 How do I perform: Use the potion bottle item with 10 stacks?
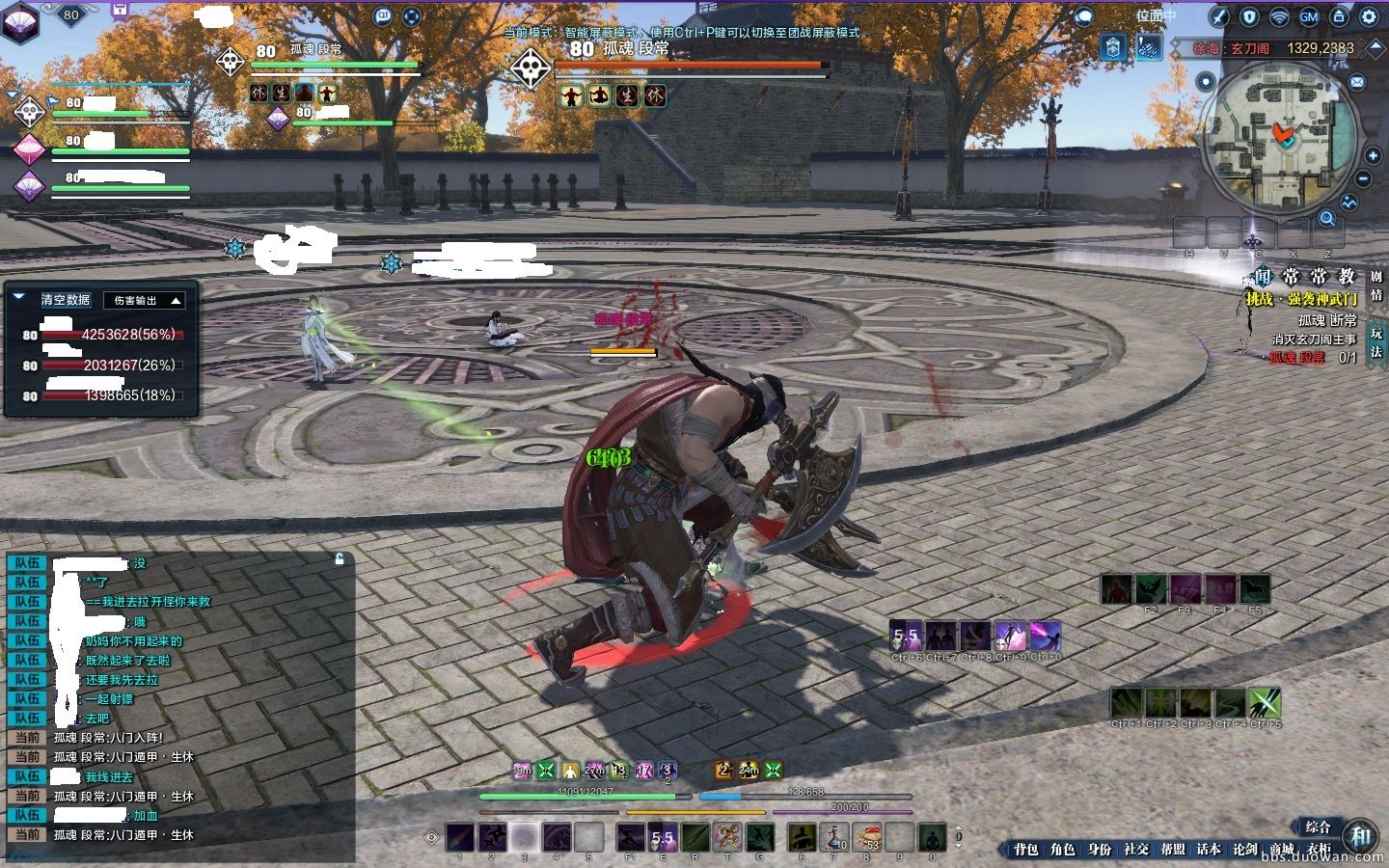click(x=835, y=836)
